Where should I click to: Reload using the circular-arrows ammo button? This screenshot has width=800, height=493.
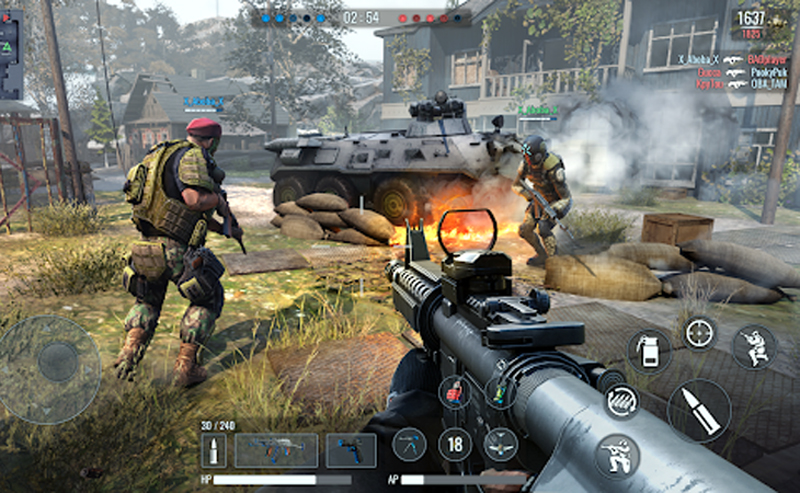coord(622,401)
